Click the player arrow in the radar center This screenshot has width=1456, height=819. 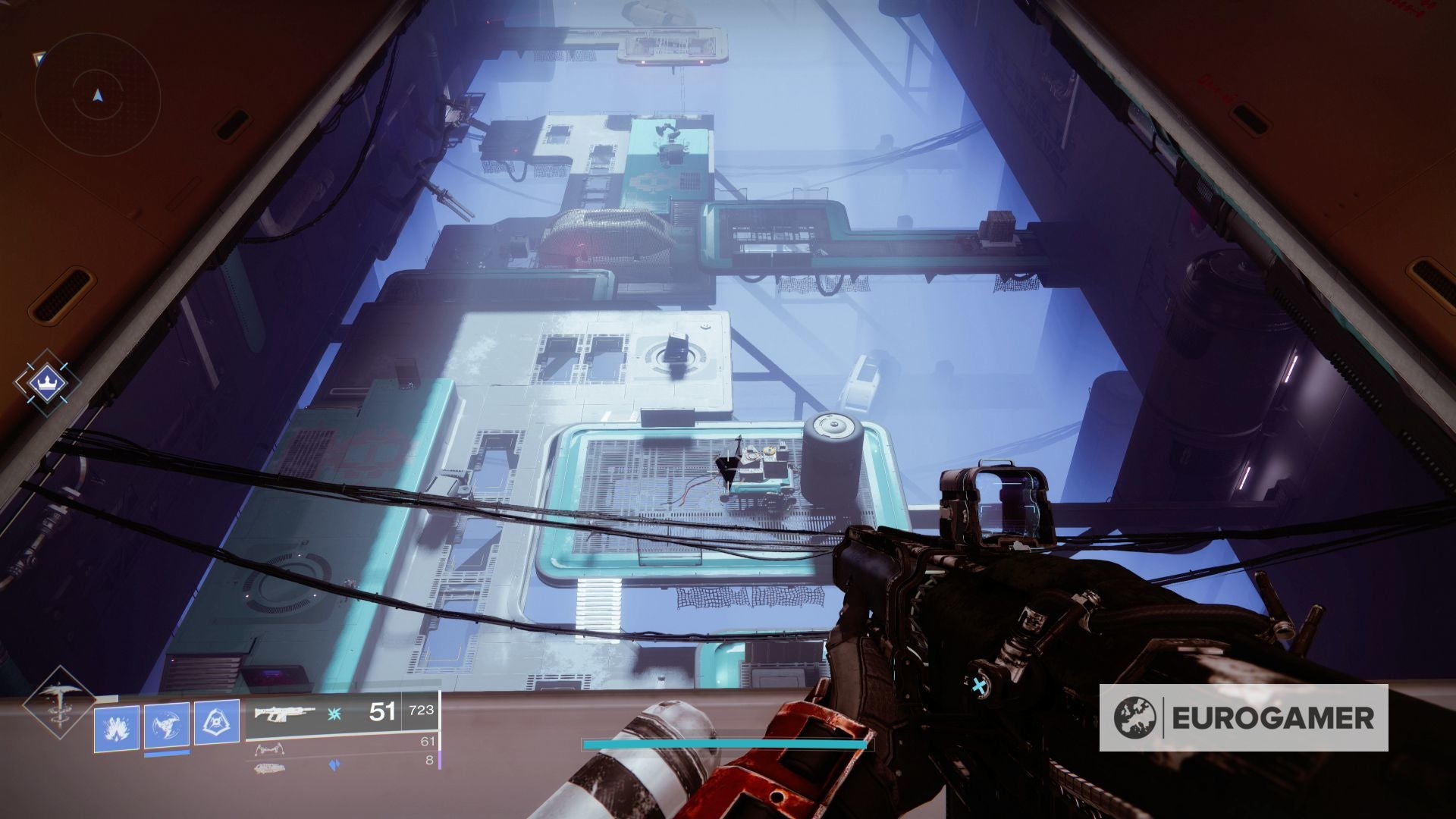coord(97,95)
